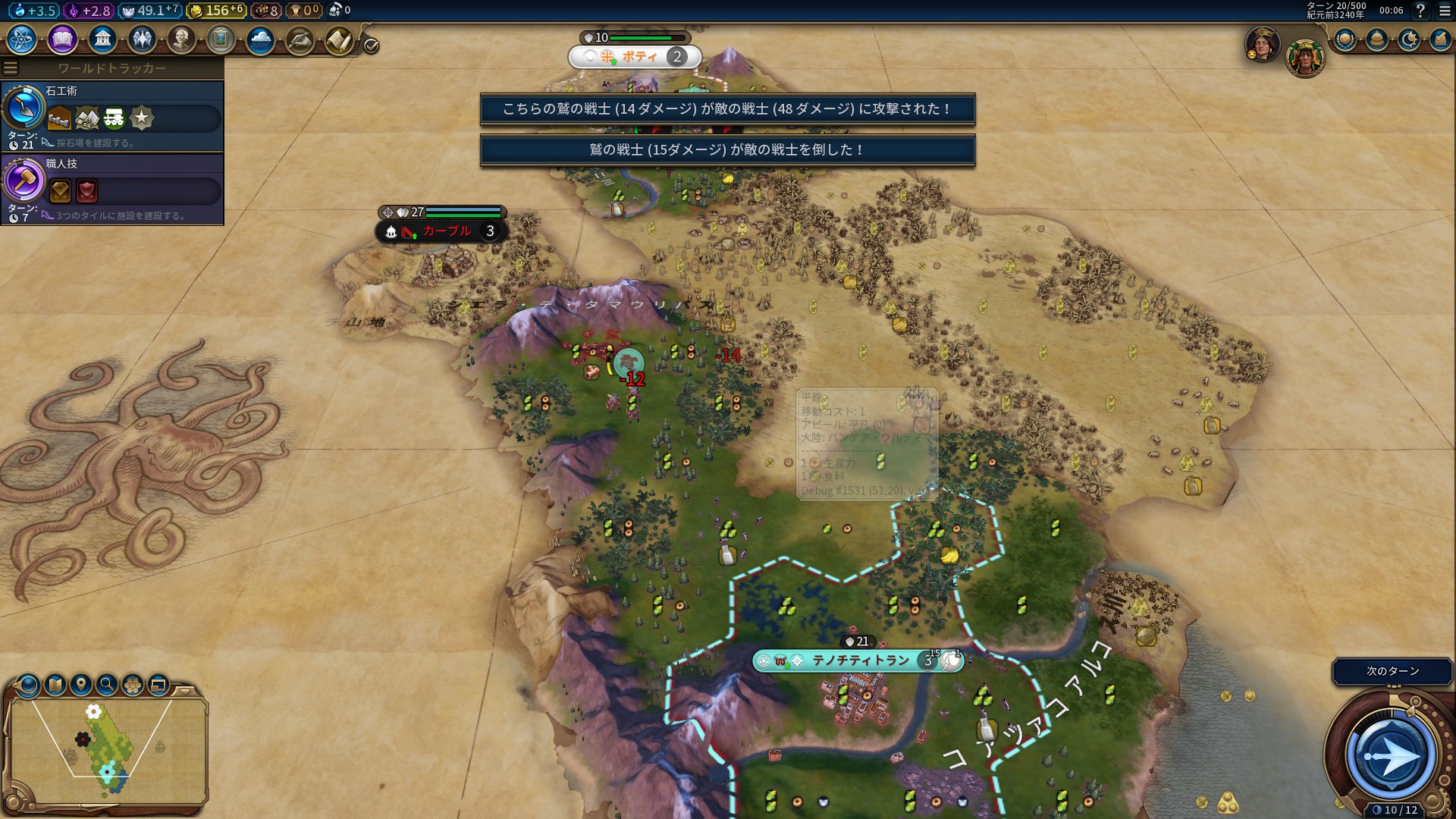
Task: Open world rankings globe with laurels icon
Action: pyautogui.click(x=1345, y=39)
